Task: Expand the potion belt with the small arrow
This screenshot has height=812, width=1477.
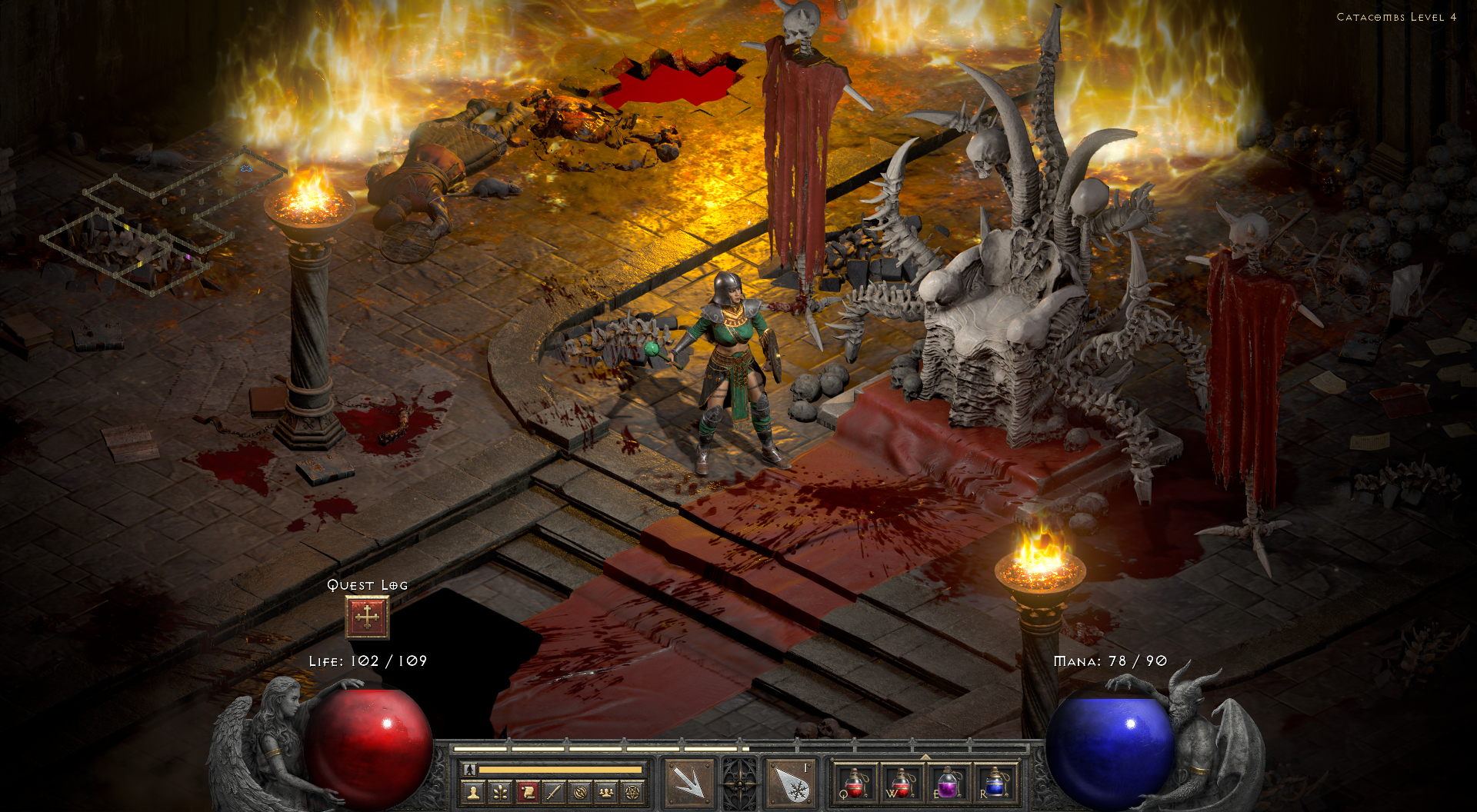Action: 925,758
